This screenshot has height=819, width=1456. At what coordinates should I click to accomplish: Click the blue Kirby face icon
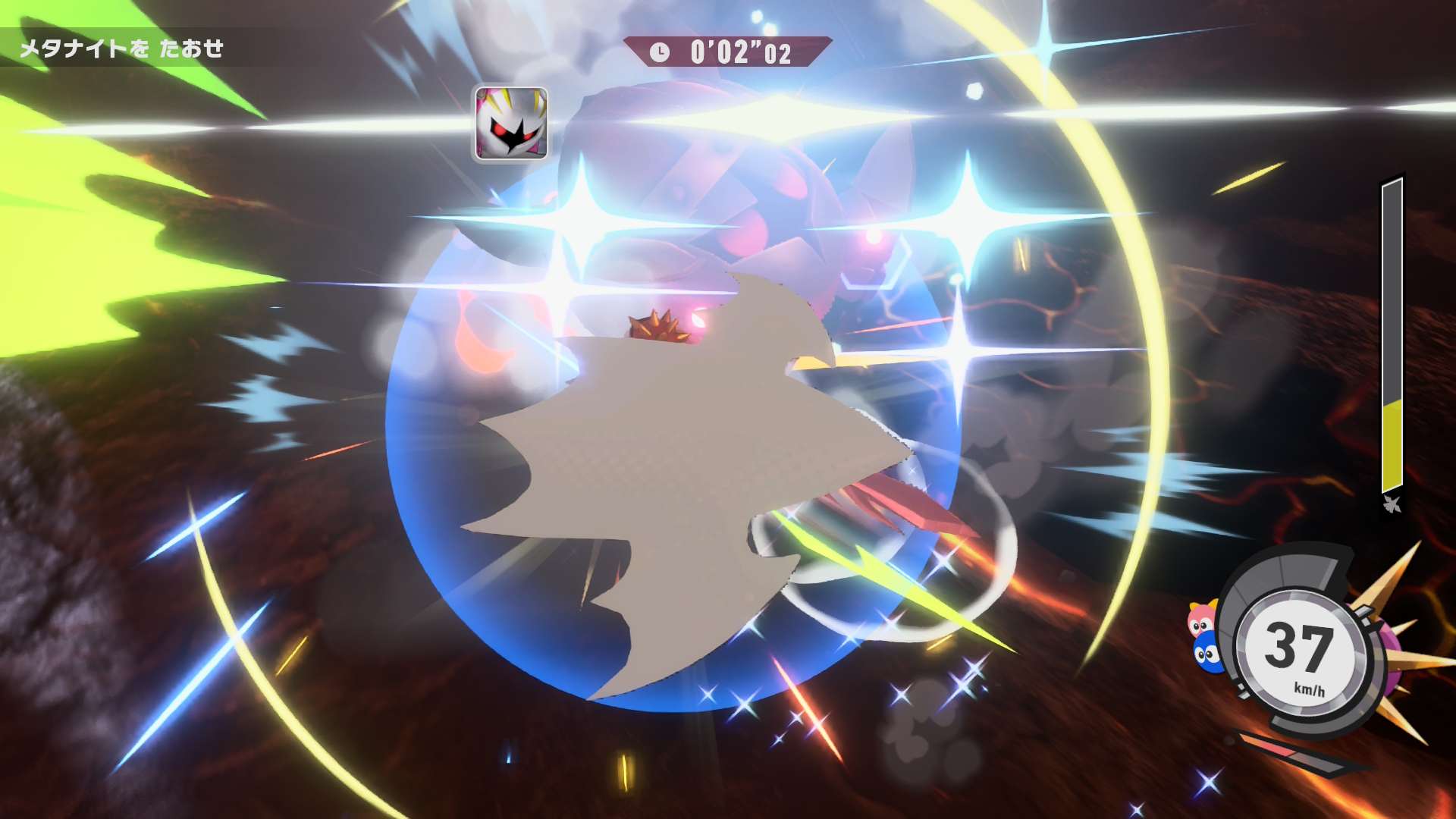pos(1206,653)
